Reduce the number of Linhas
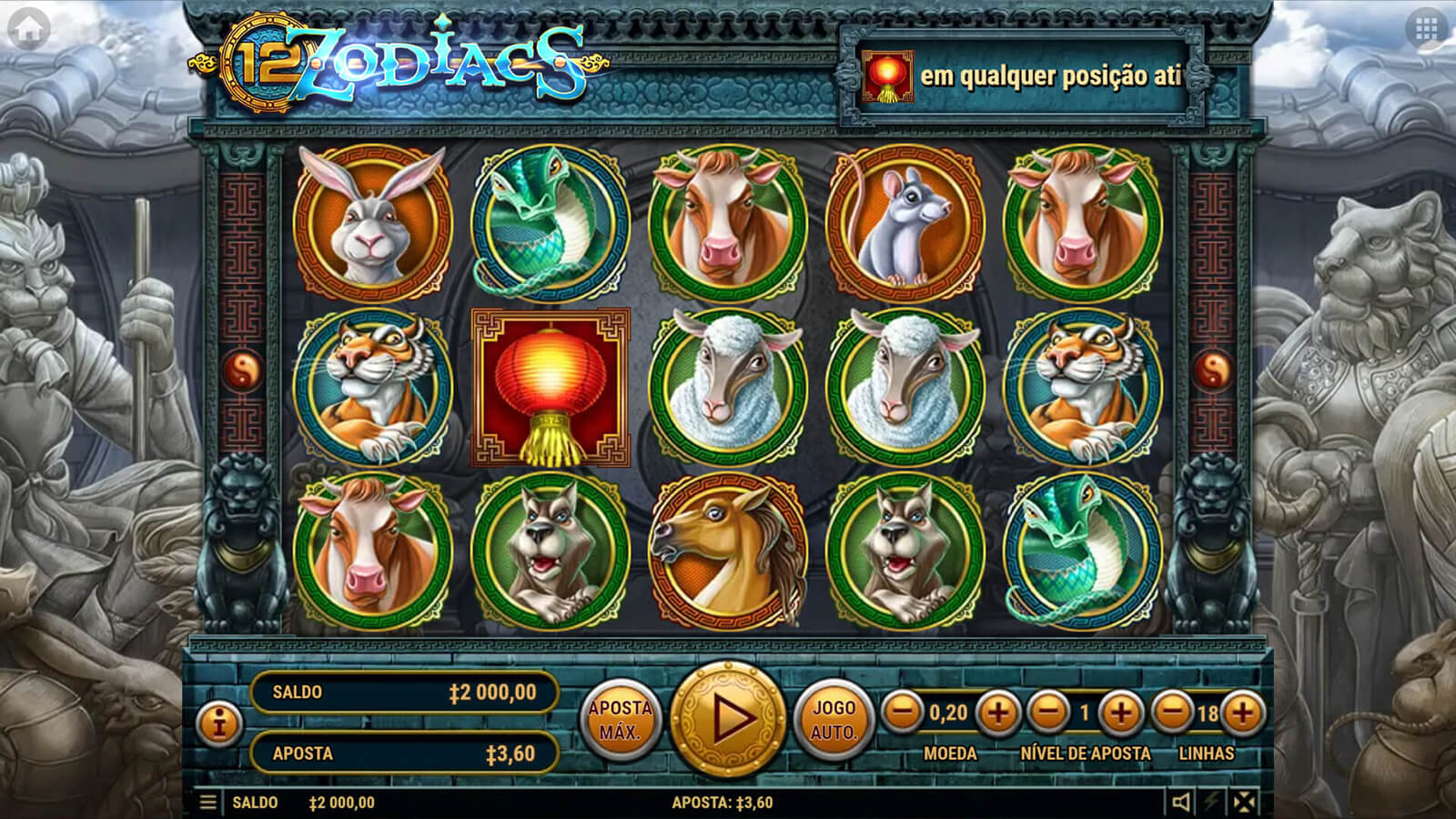Screen dimensions: 1456x819 [1173, 713]
